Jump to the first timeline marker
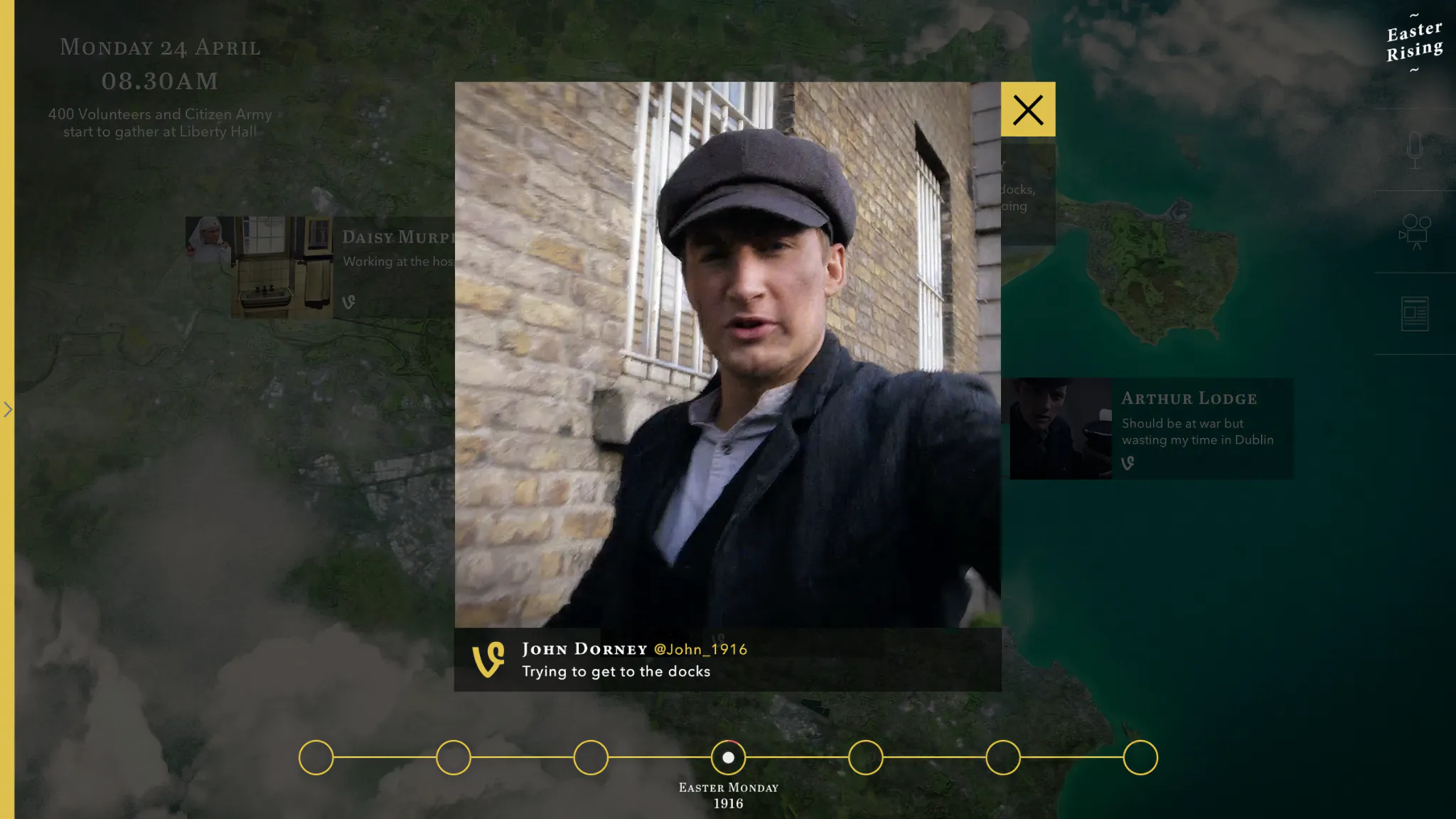Image resolution: width=1456 pixels, height=819 pixels. coord(316,757)
